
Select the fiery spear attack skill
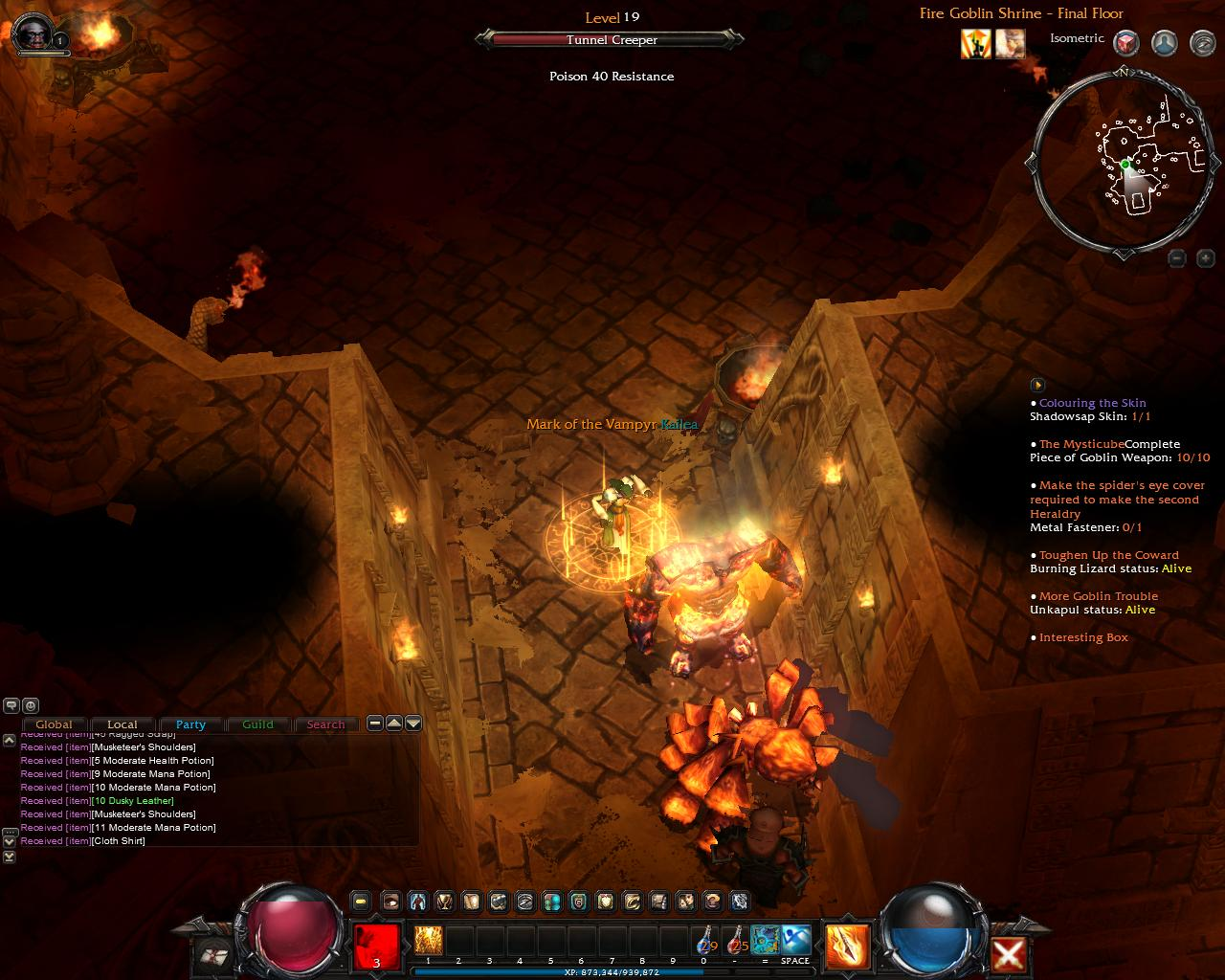[x=847, y=945]
